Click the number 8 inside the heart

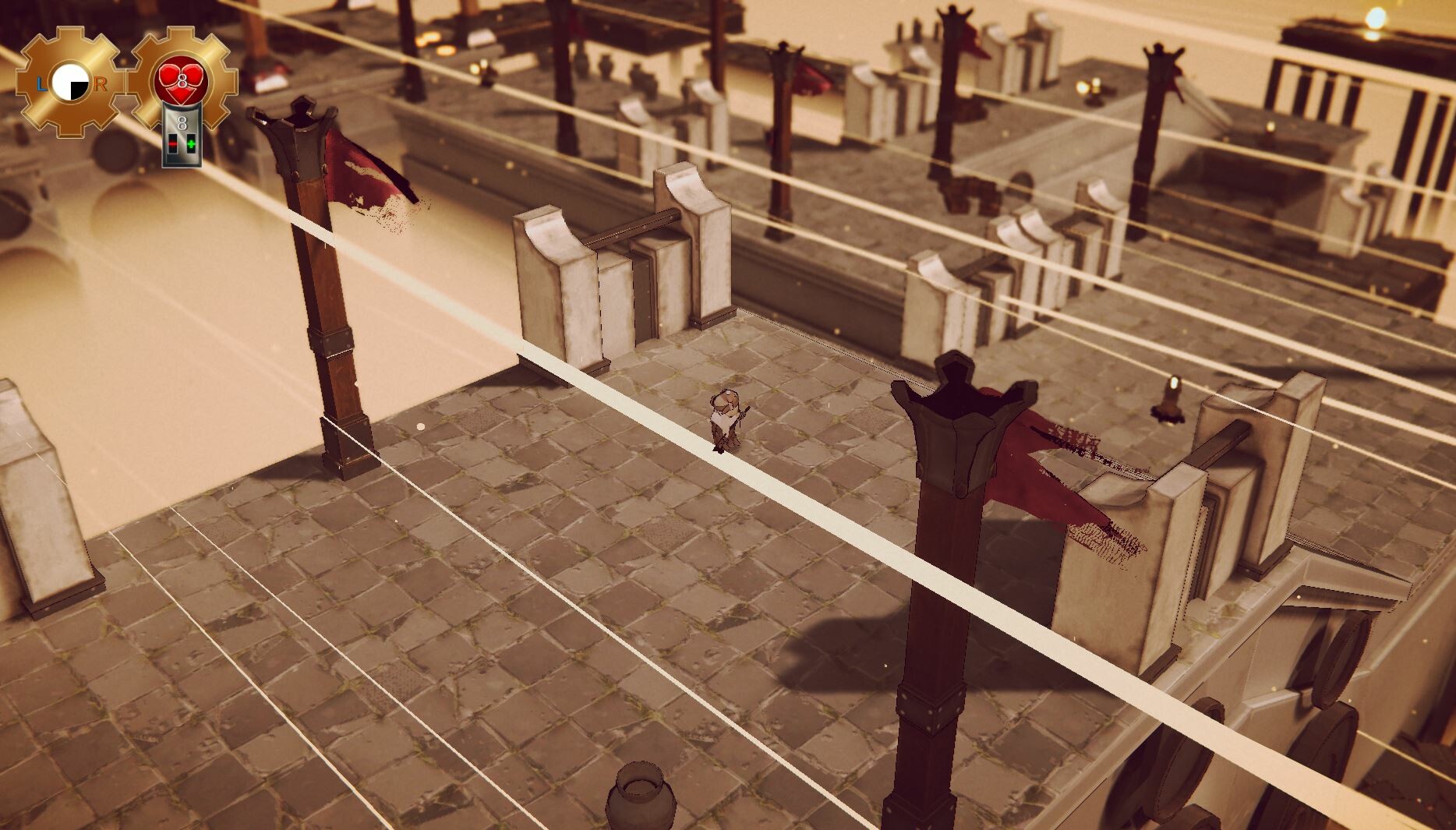tap(182, 81)
